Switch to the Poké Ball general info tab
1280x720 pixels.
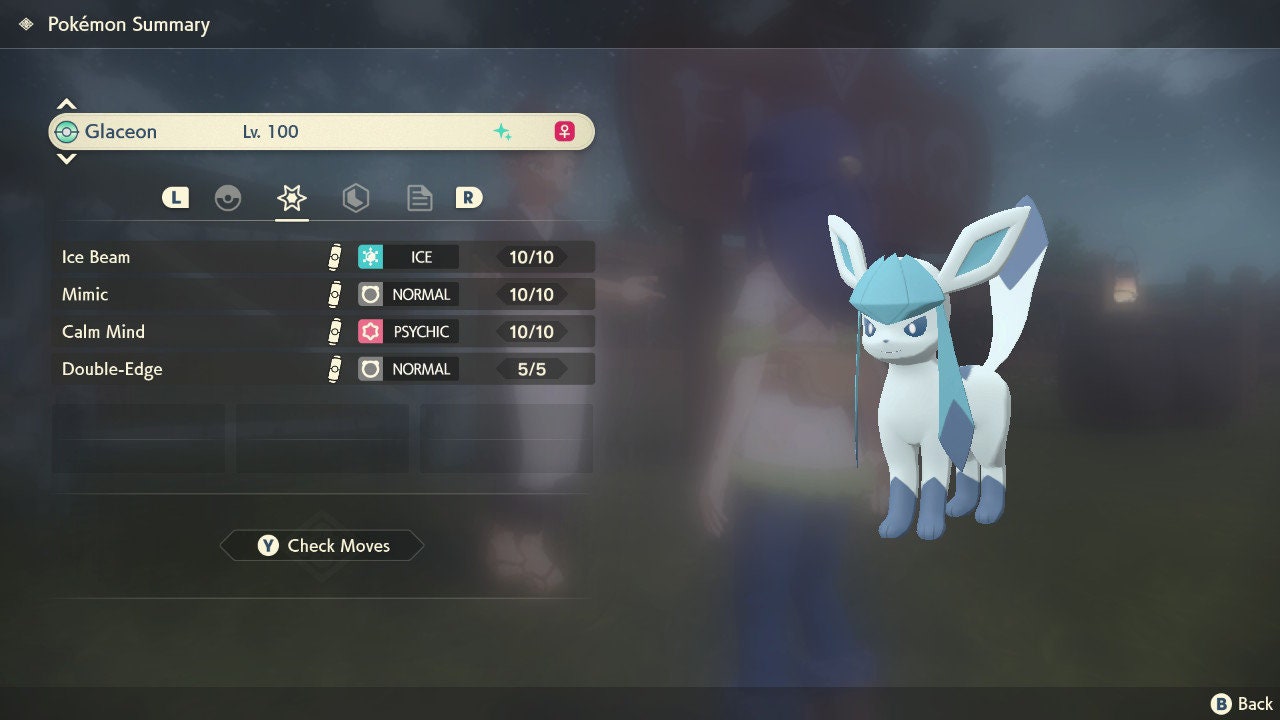[x=228, y=198]
